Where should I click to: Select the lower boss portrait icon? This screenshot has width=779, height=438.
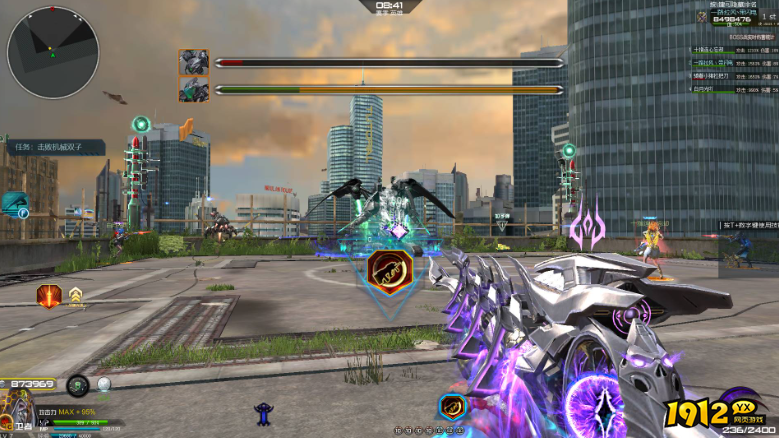[x=193, y=89]
